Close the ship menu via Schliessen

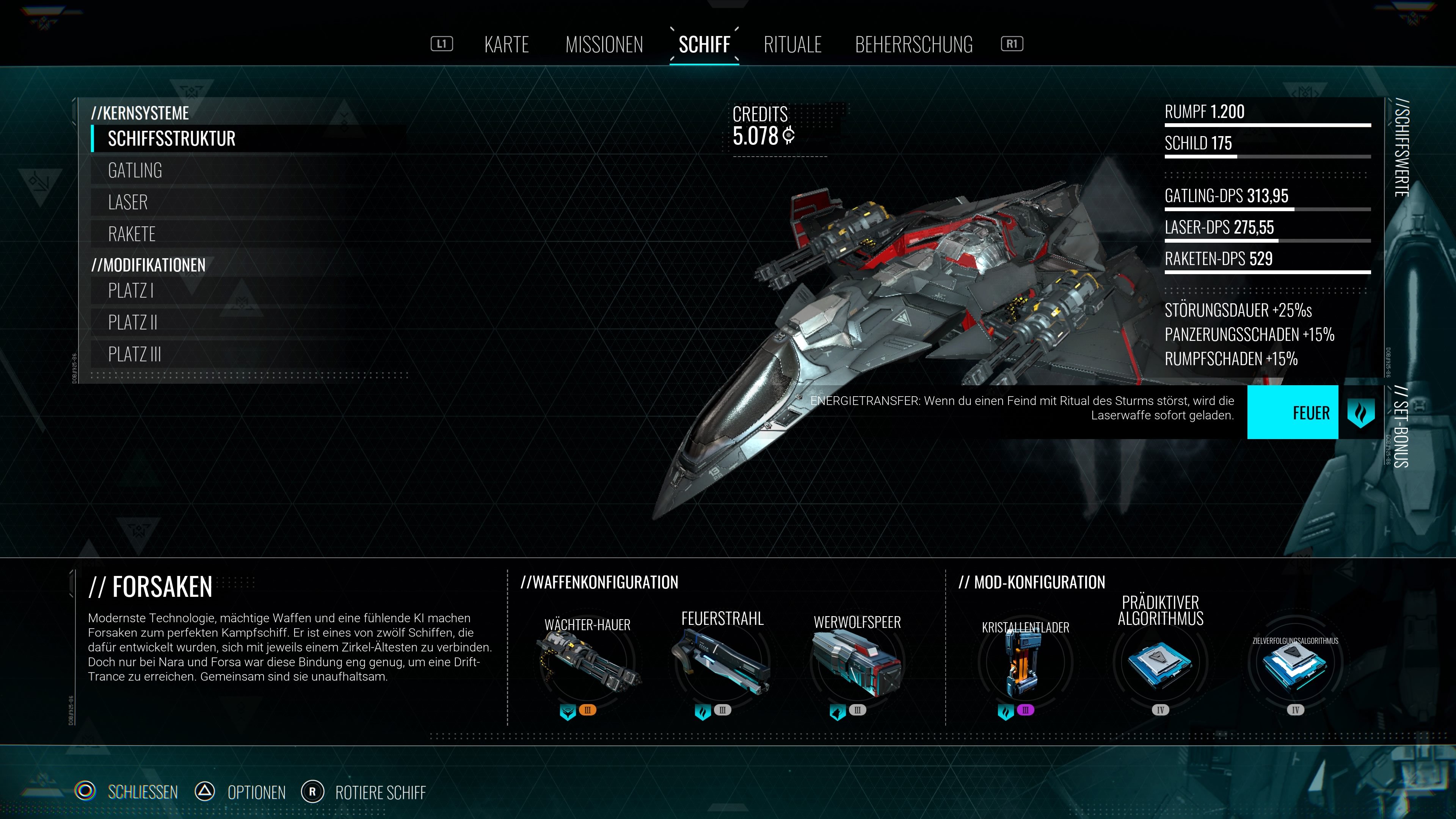[x=143, y=792]
